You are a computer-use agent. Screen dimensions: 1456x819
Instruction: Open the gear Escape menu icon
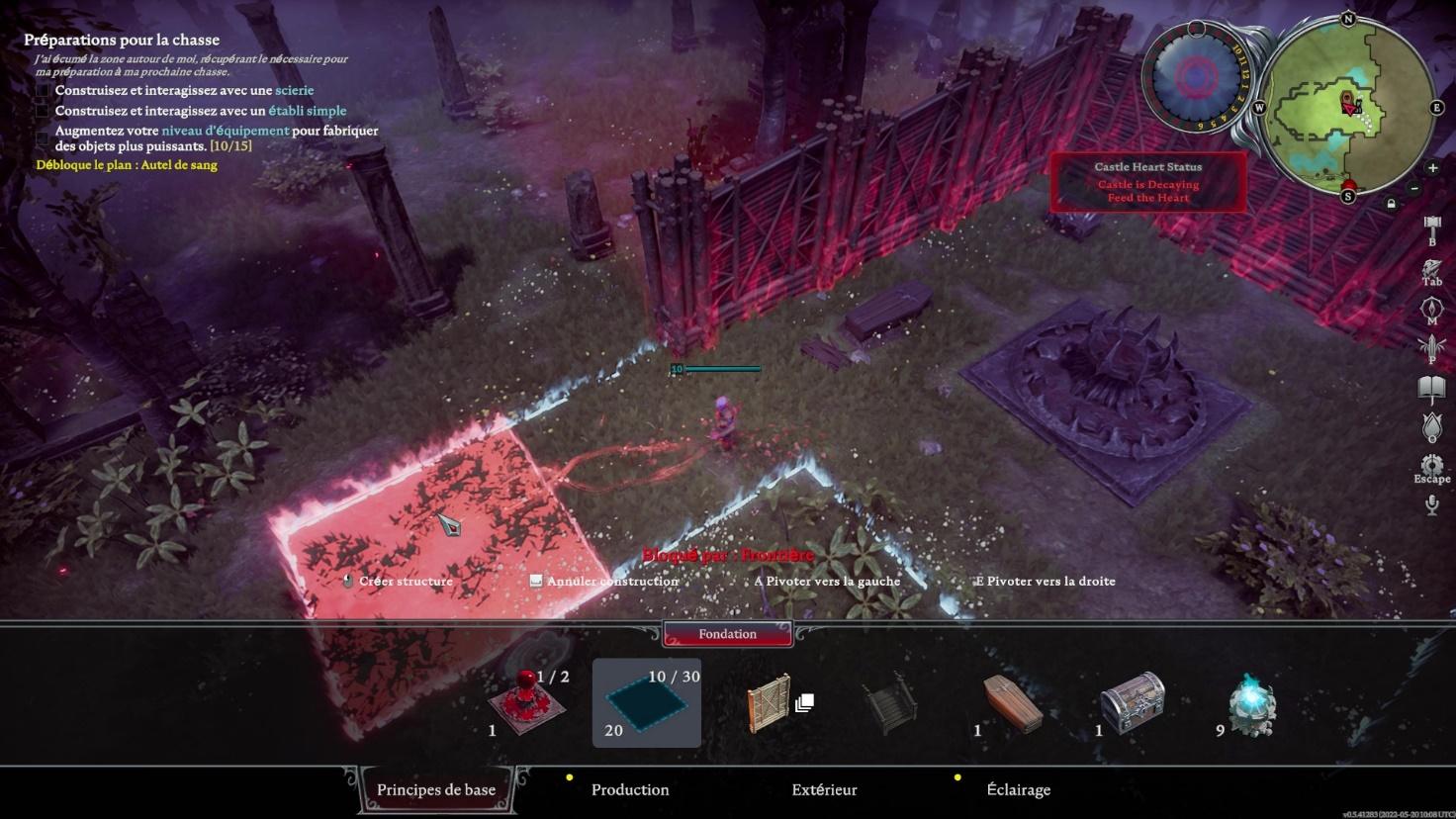coord(1431,465)
